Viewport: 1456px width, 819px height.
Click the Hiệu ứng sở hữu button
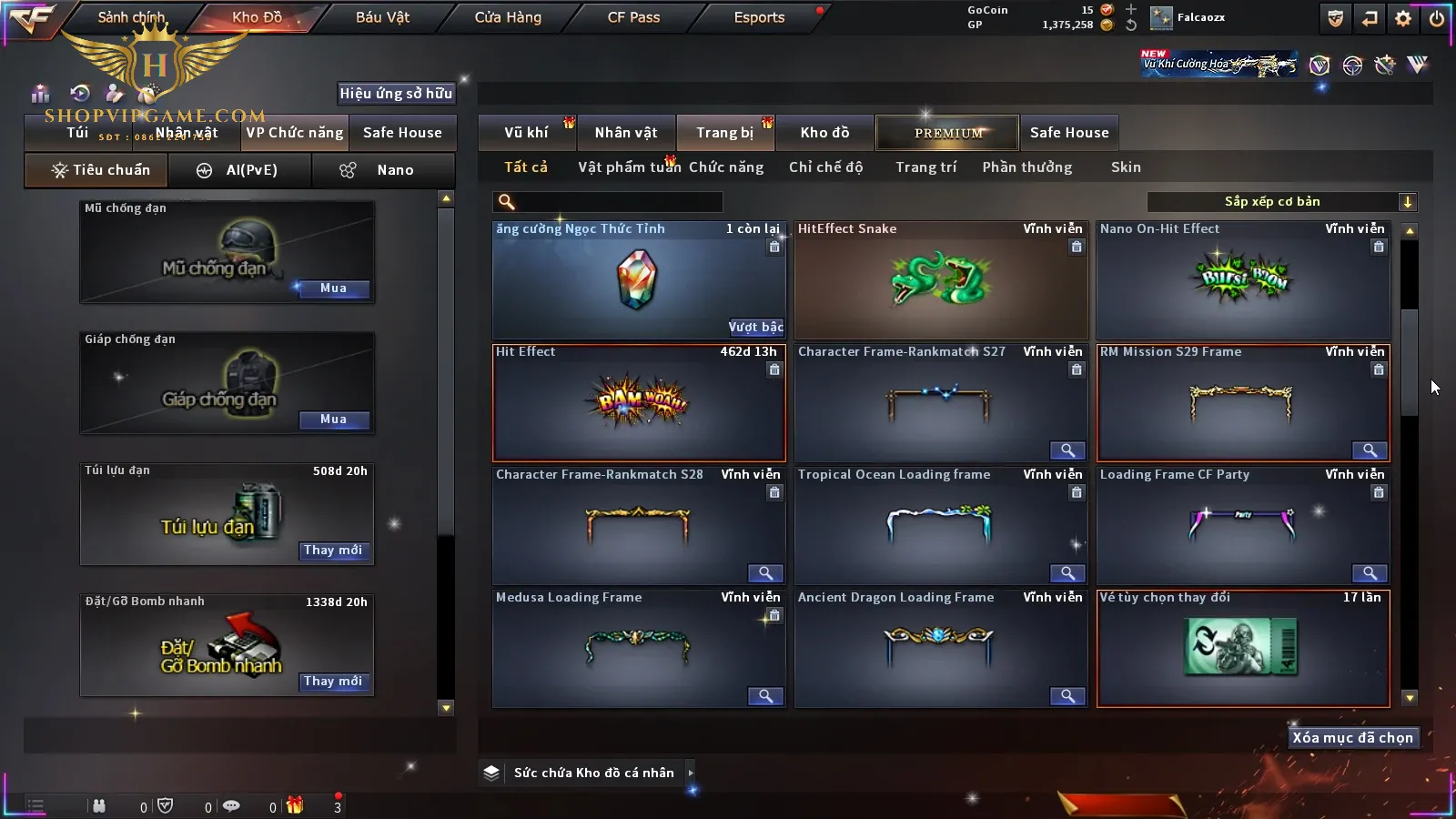point(396,93)
